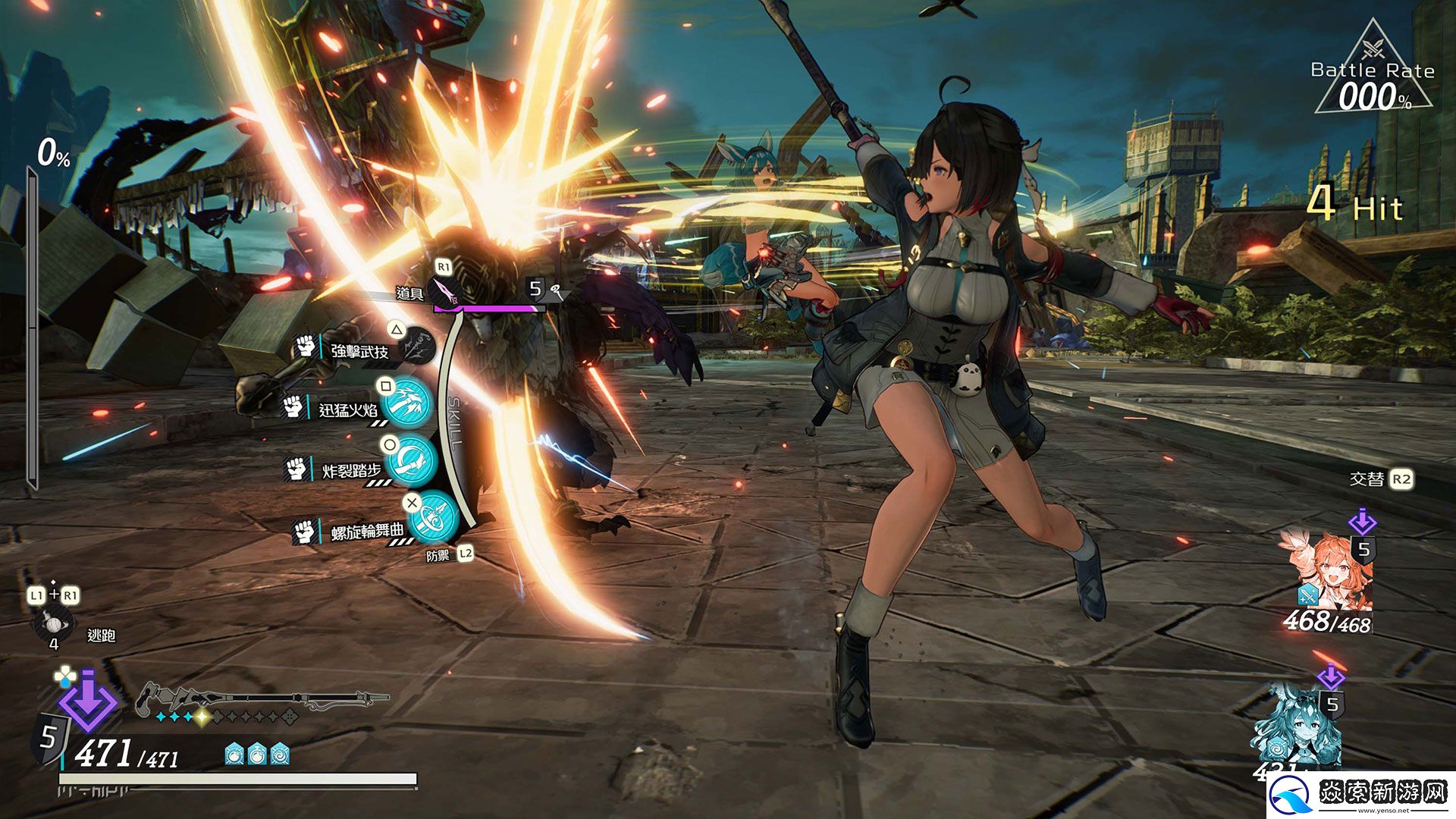Switch to the orange-haired party member portrait

click(1324, 570)
